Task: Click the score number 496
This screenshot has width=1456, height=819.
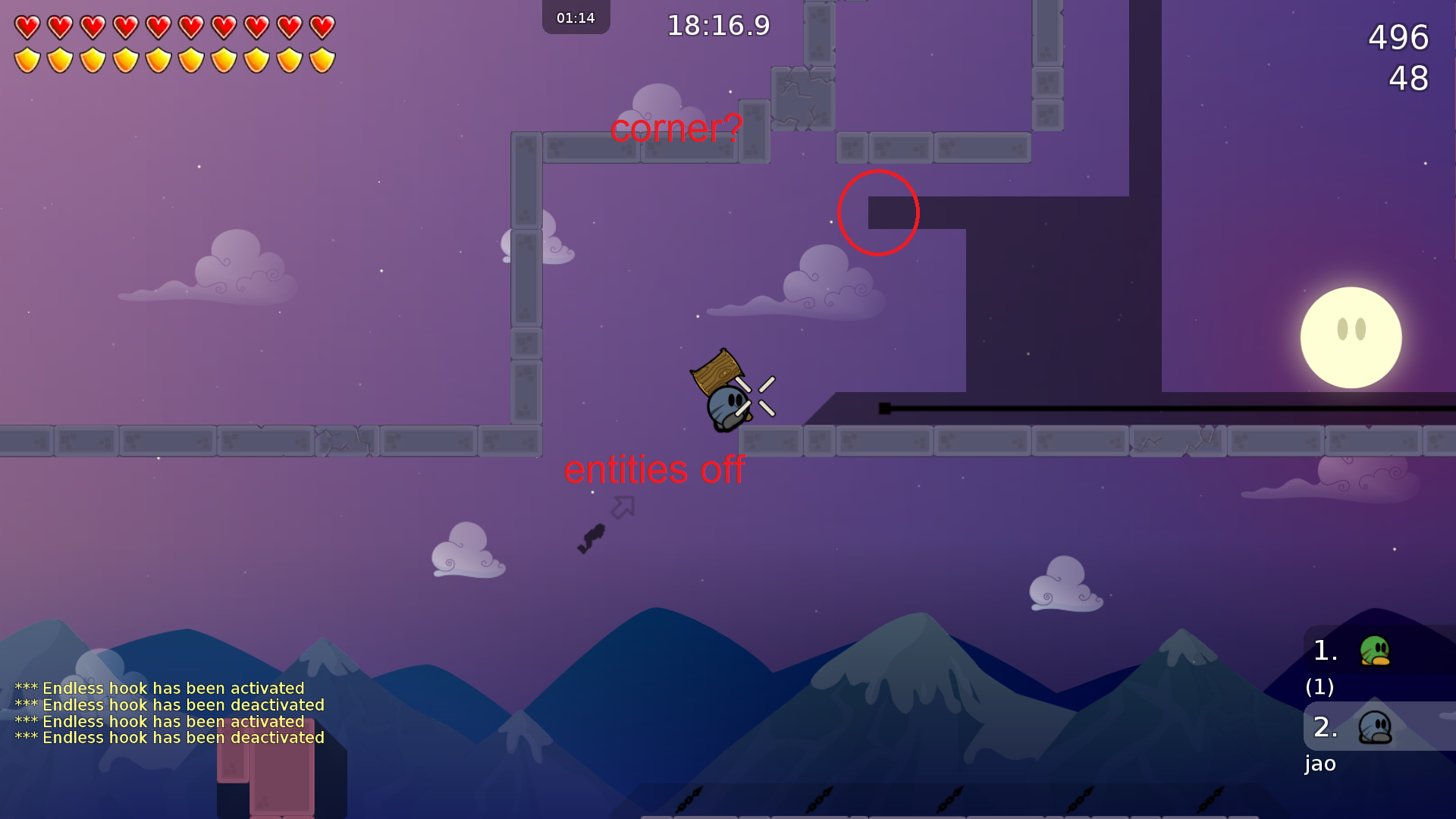Action: [1396, 39]
